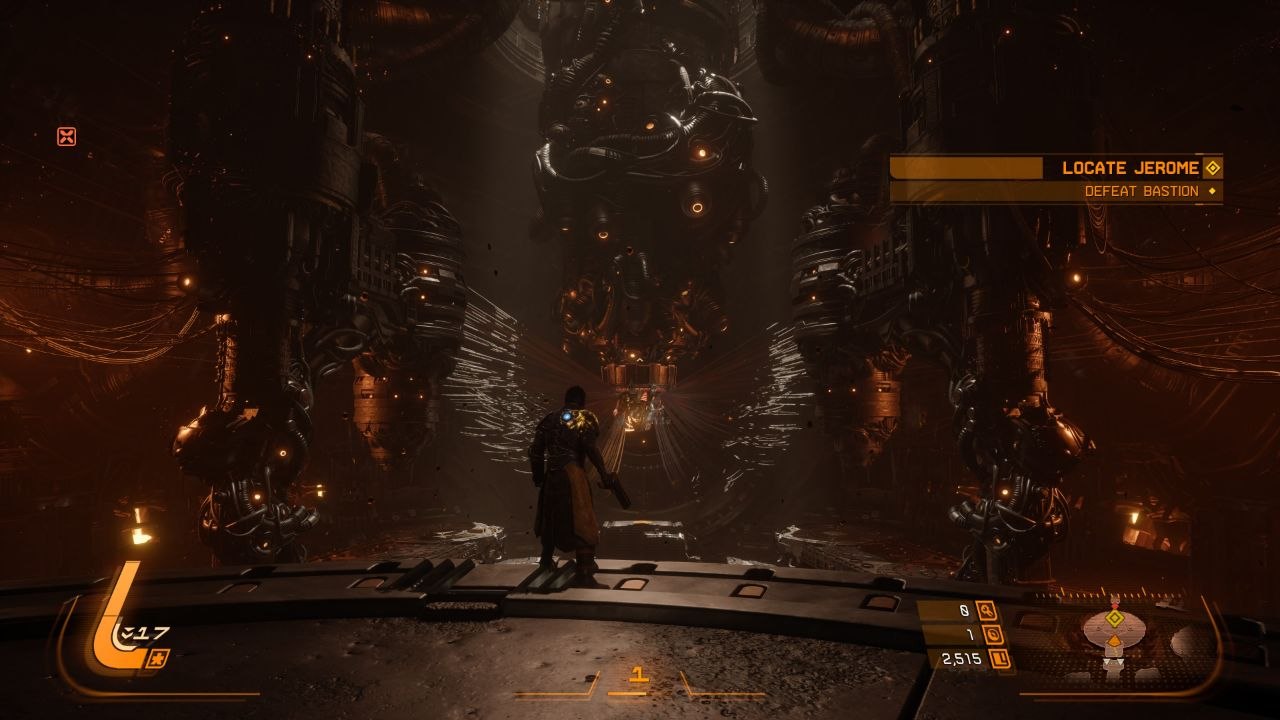Select the key resource icon
The height and width of the screenshot is (720, 1280).
click(x=988, y=611)
